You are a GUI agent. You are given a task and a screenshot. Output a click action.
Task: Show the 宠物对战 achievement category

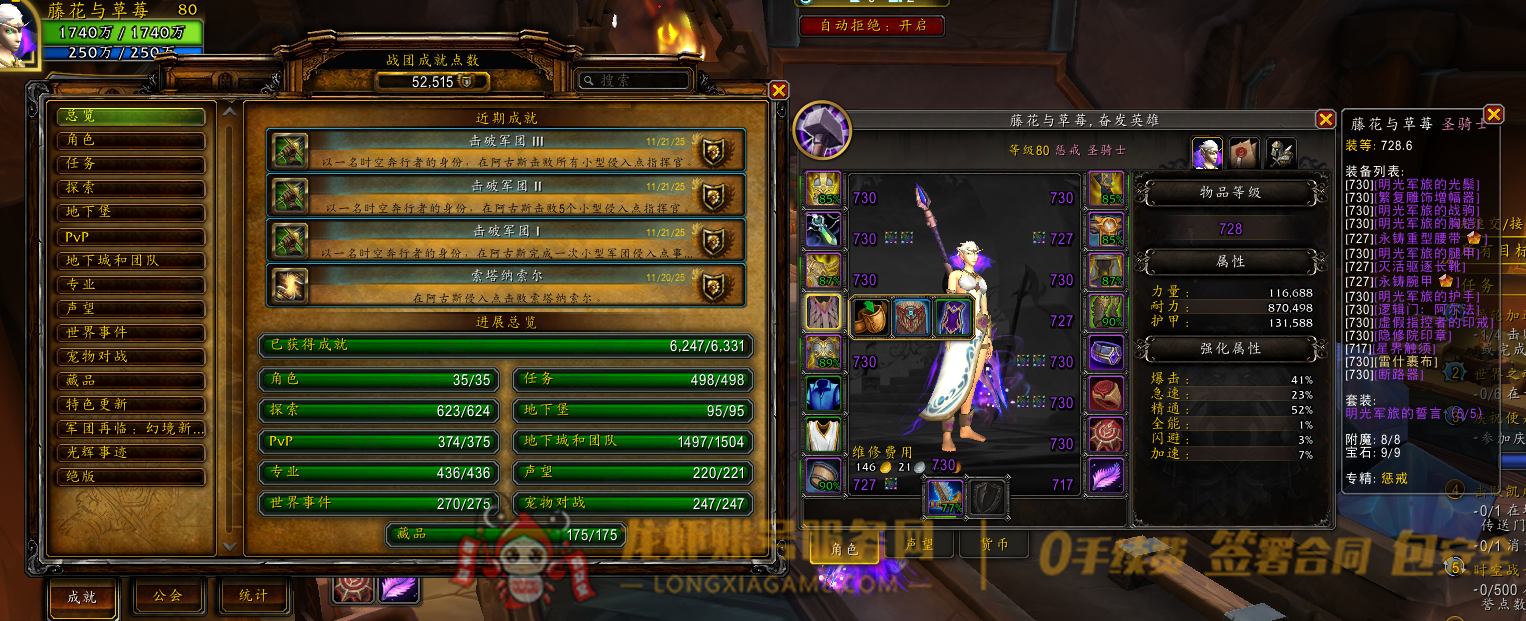(131, 356)
